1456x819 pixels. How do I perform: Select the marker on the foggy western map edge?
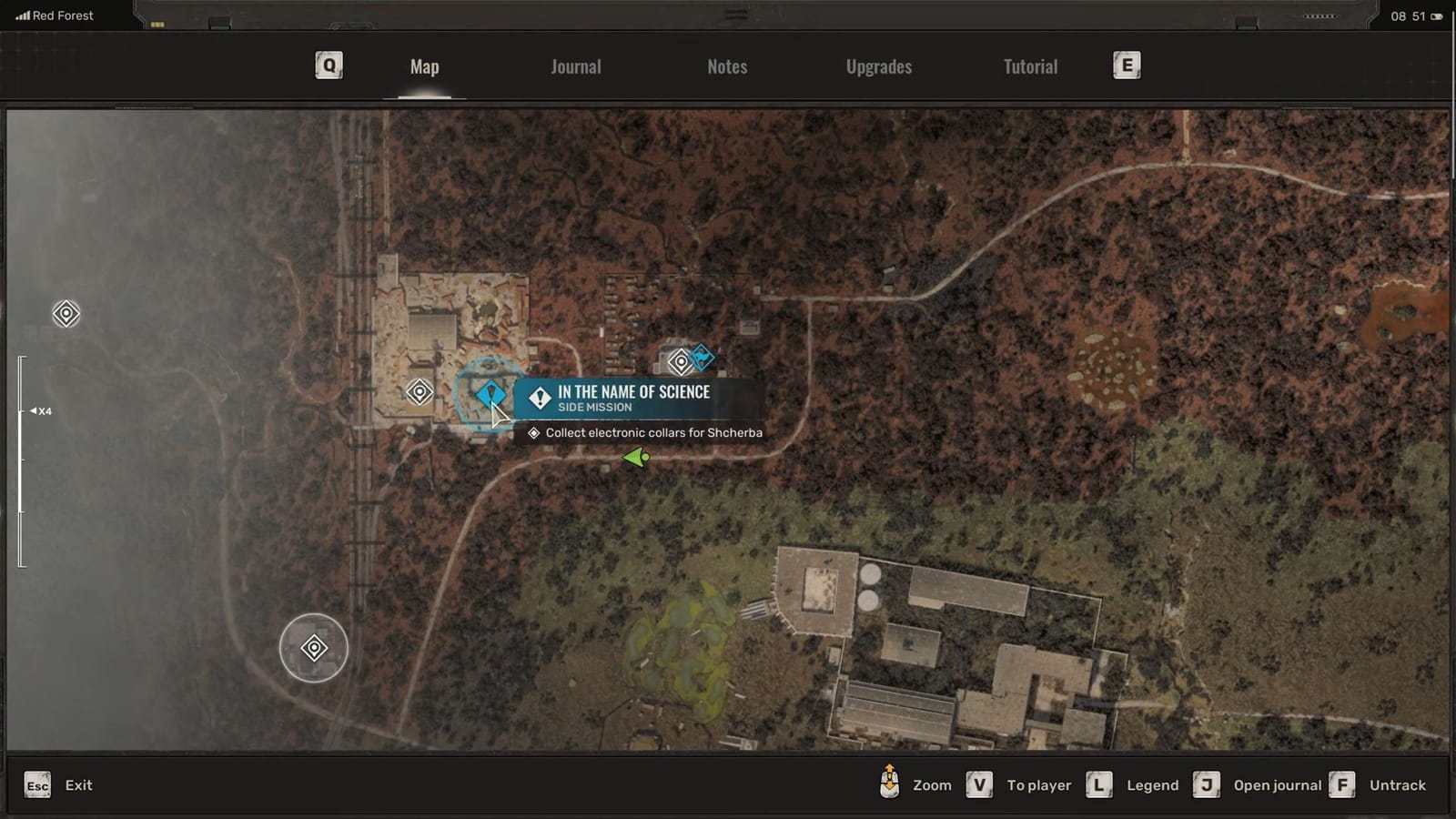(65, 314)
